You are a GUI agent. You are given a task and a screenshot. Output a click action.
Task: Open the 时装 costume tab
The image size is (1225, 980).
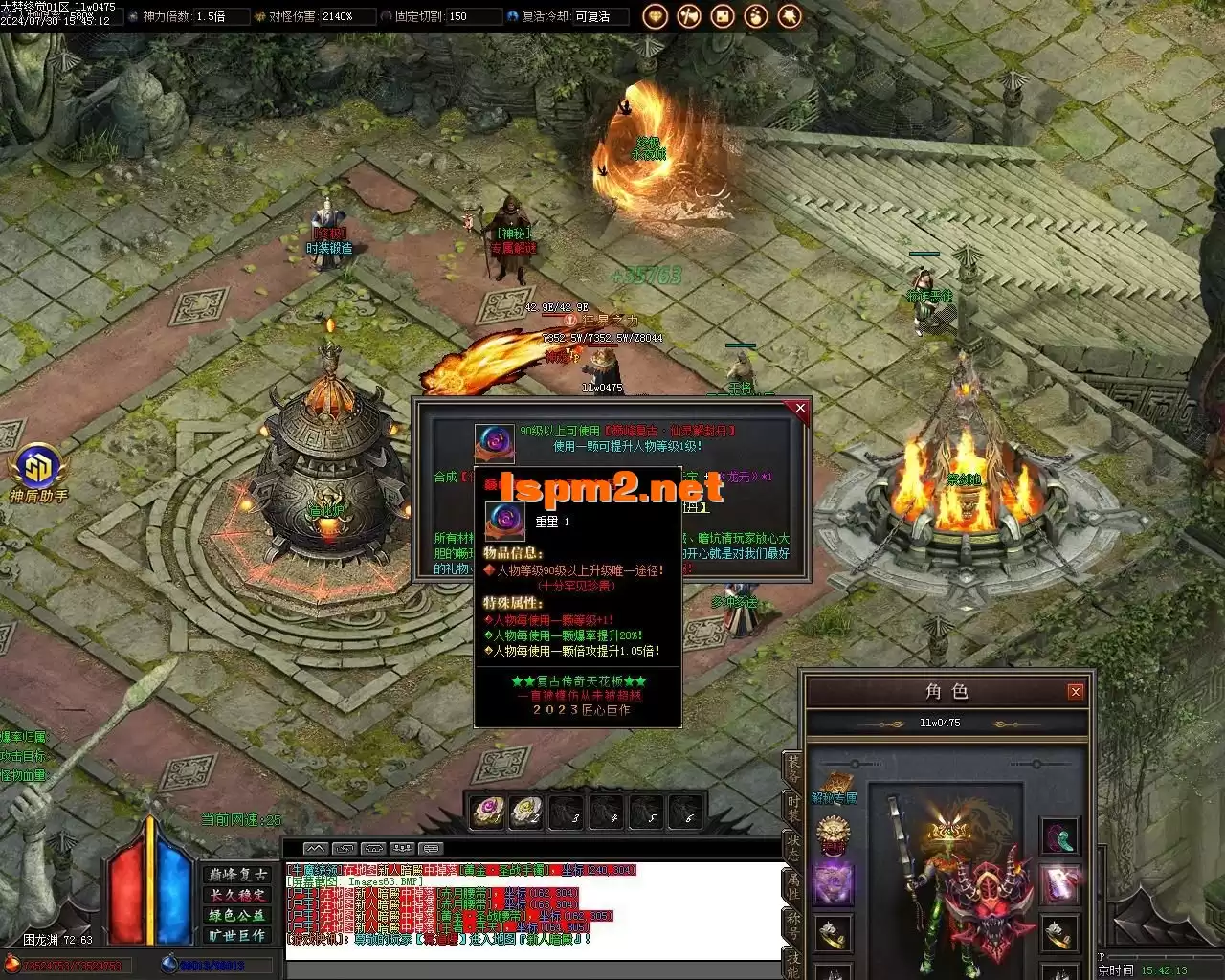pos(793,810)
